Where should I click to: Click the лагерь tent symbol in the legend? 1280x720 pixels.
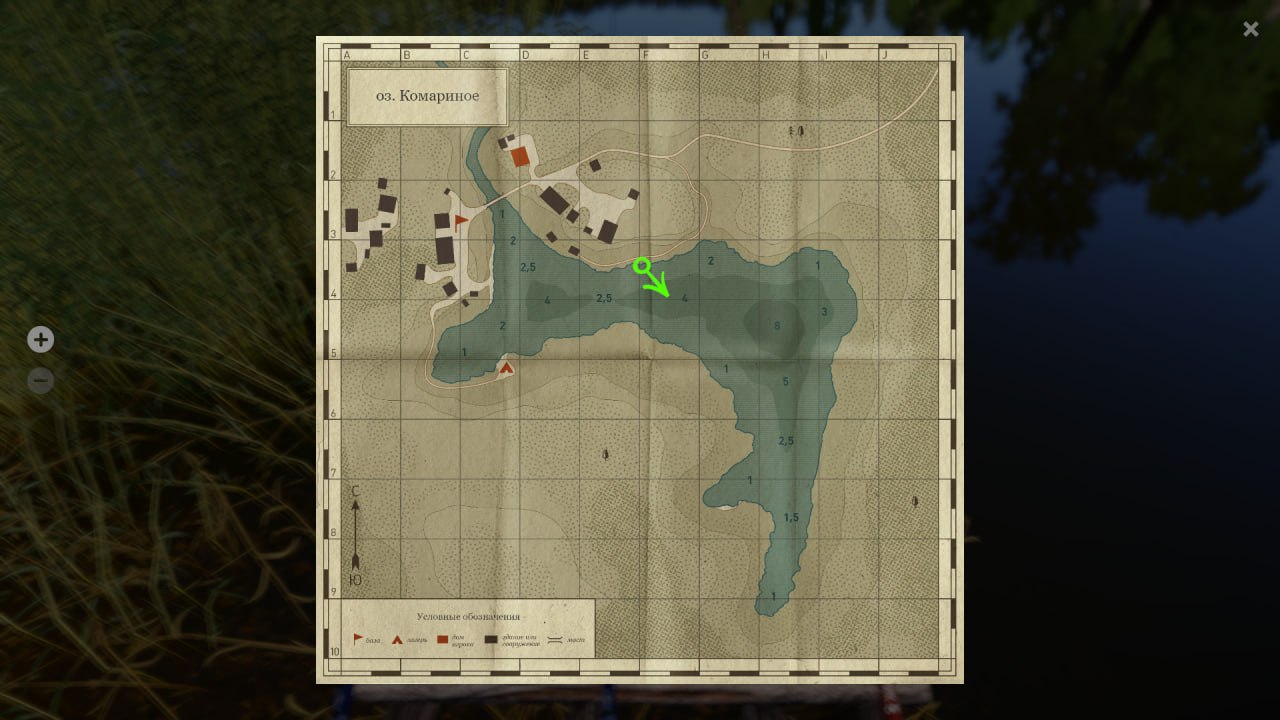coord(397,638)
